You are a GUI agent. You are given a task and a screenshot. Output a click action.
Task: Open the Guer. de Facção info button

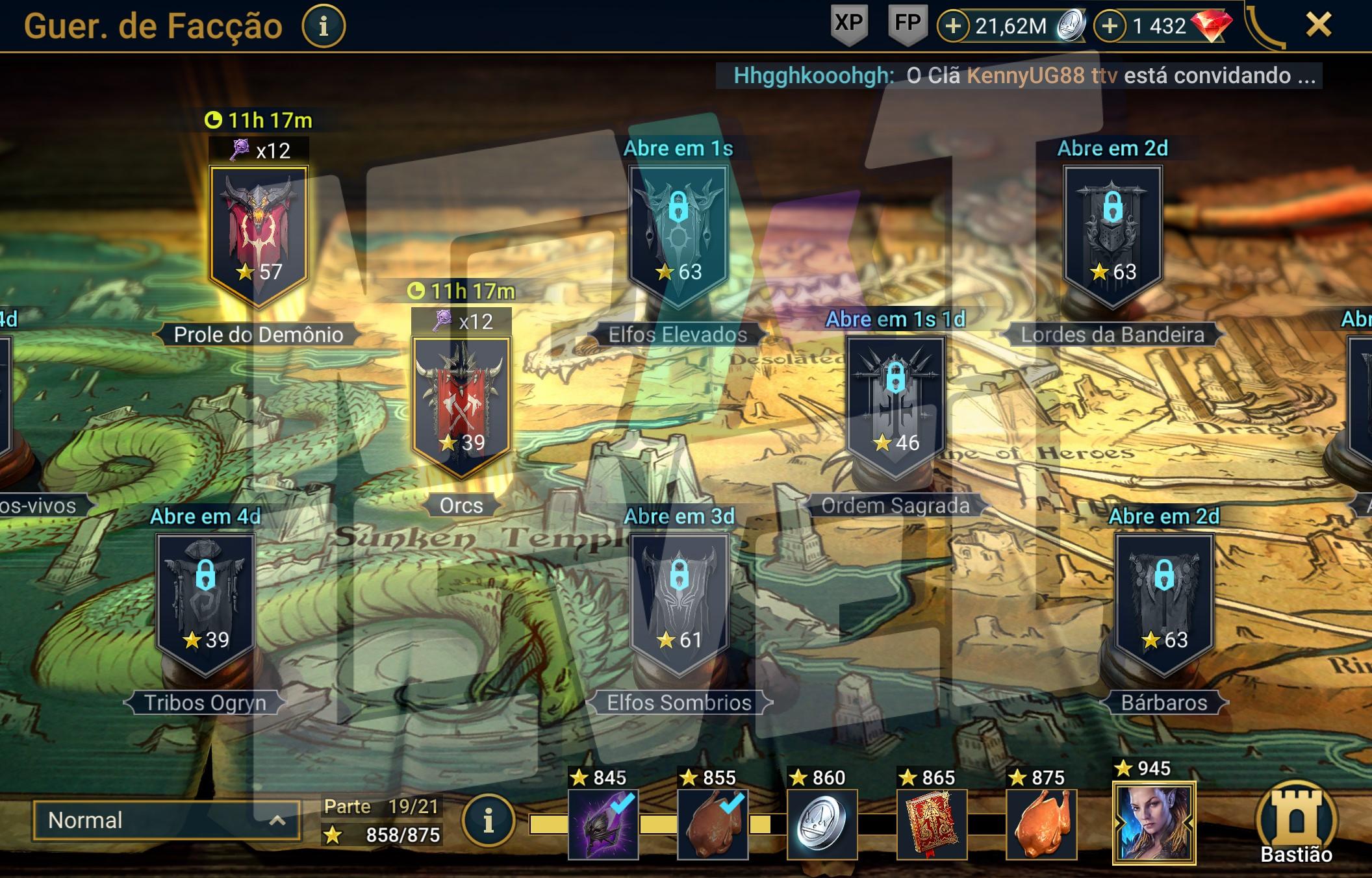coord(324,27)
